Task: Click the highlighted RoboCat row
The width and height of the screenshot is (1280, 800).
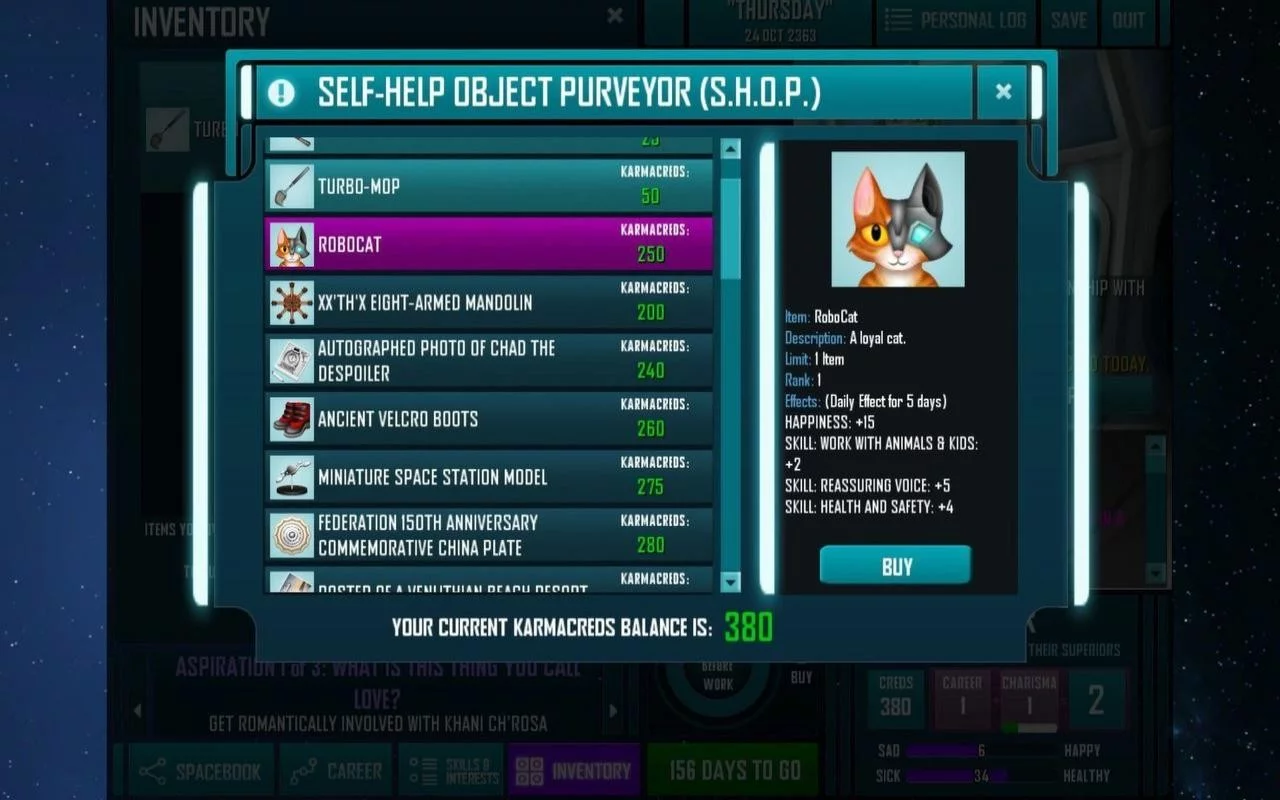Action: point(488,244)
